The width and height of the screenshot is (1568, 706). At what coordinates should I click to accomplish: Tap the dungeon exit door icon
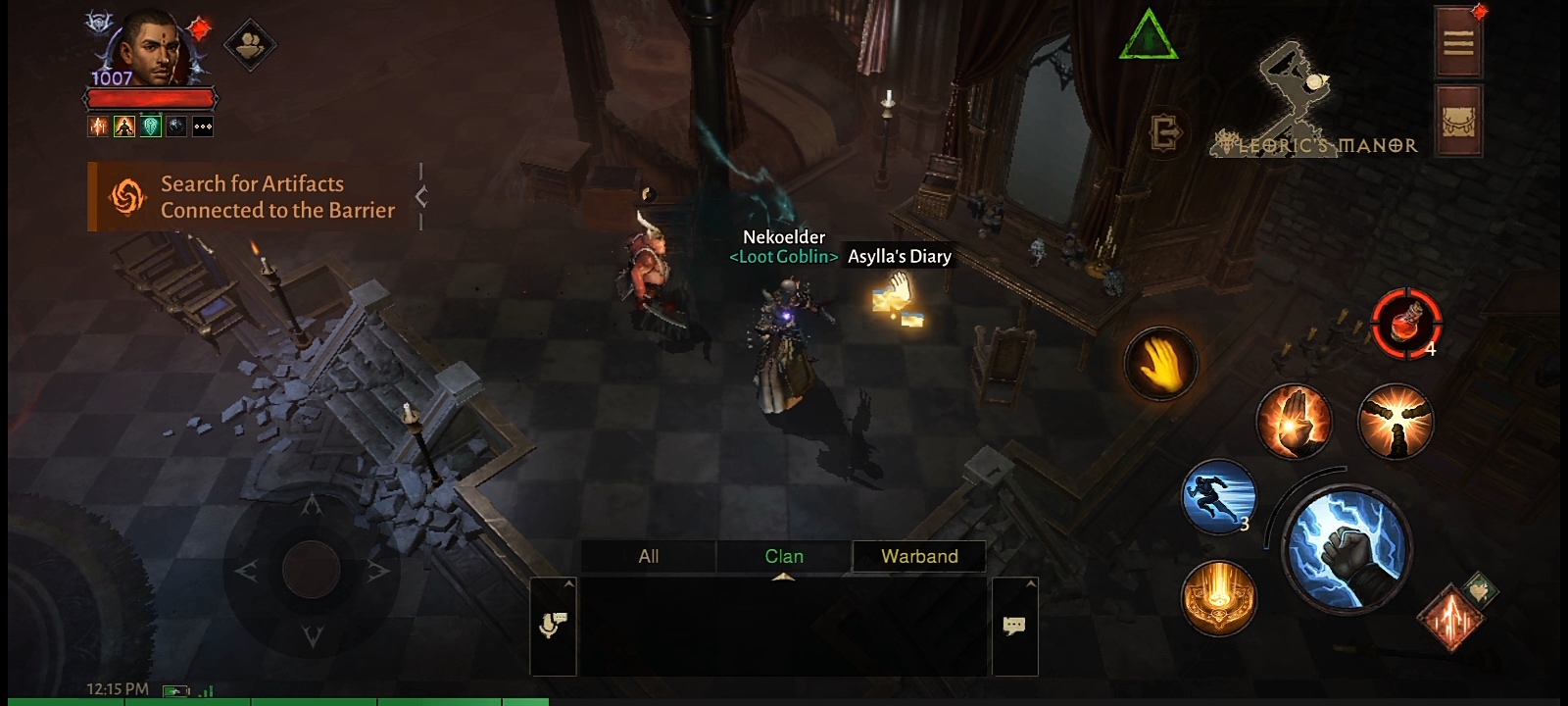click(x=1165, y=132)
